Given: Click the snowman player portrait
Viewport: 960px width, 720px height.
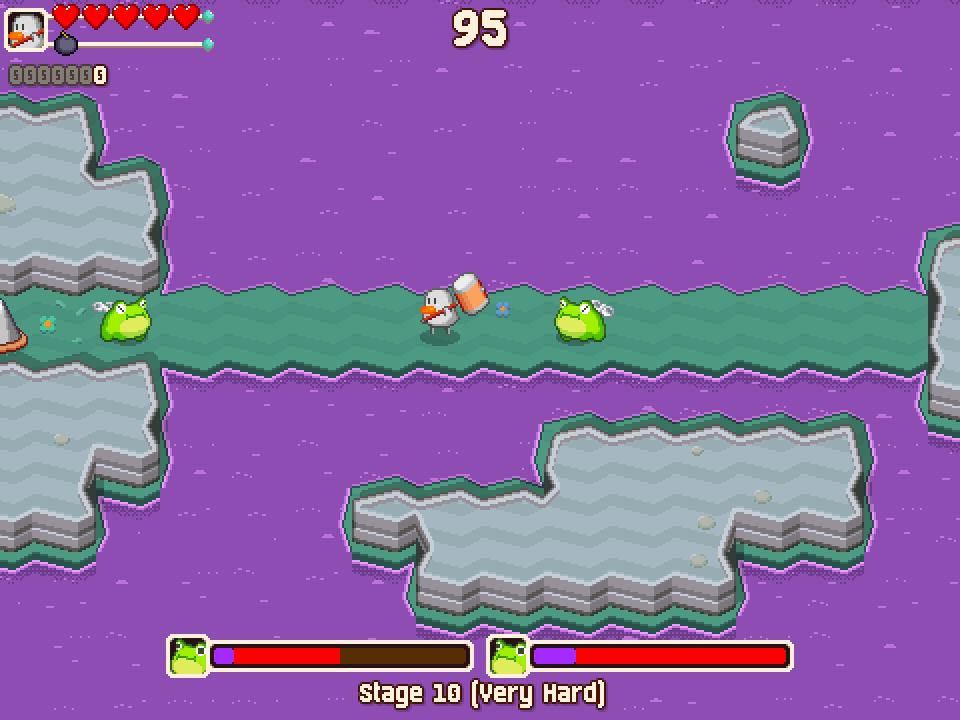Looking at the screenshot, I should [x=26, y=30].
